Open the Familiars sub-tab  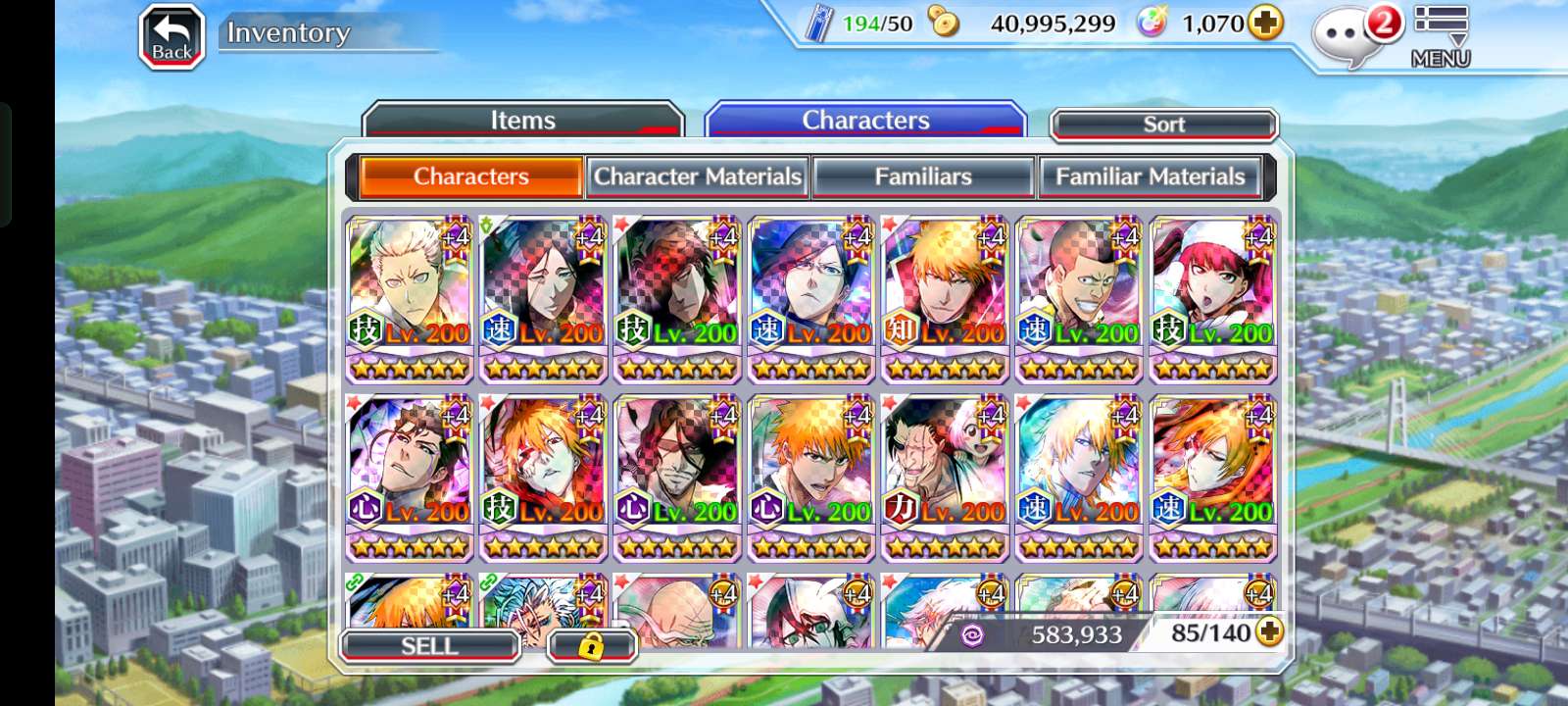tap(923, 176)
